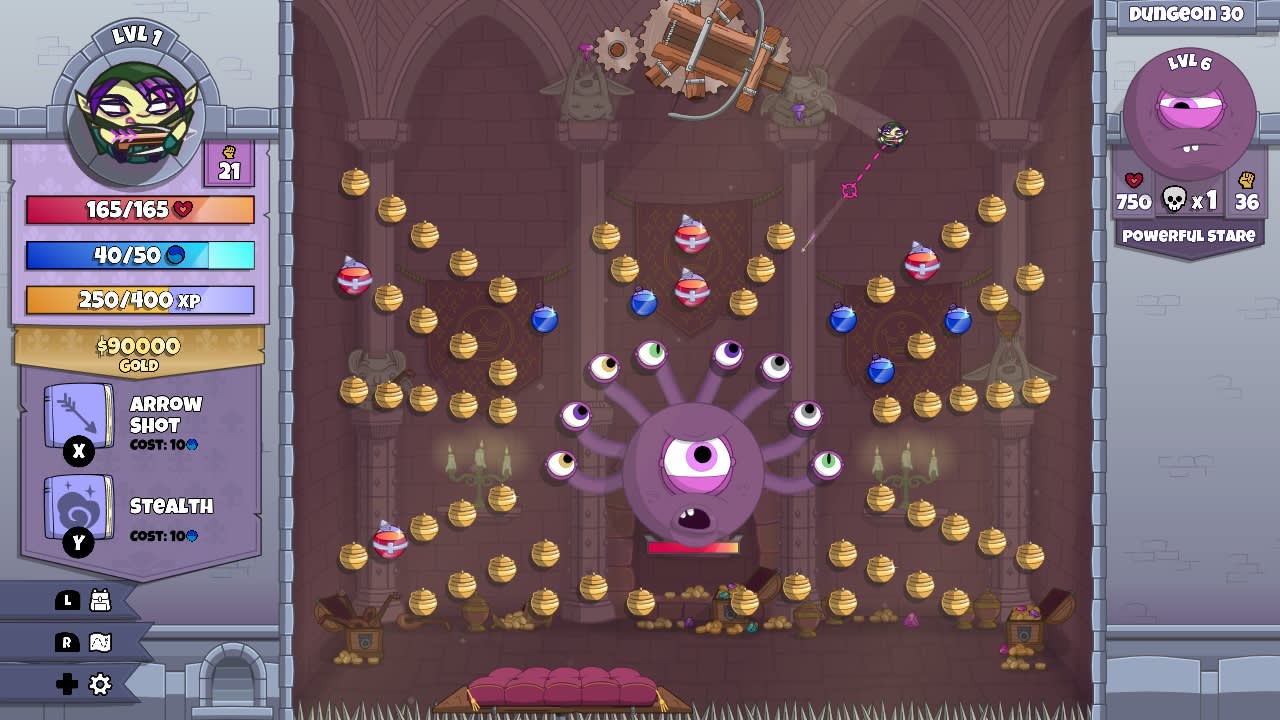The image size is (1280, 720).
Task: Click the Dungeon 30 banner label
Action: 1187,14
